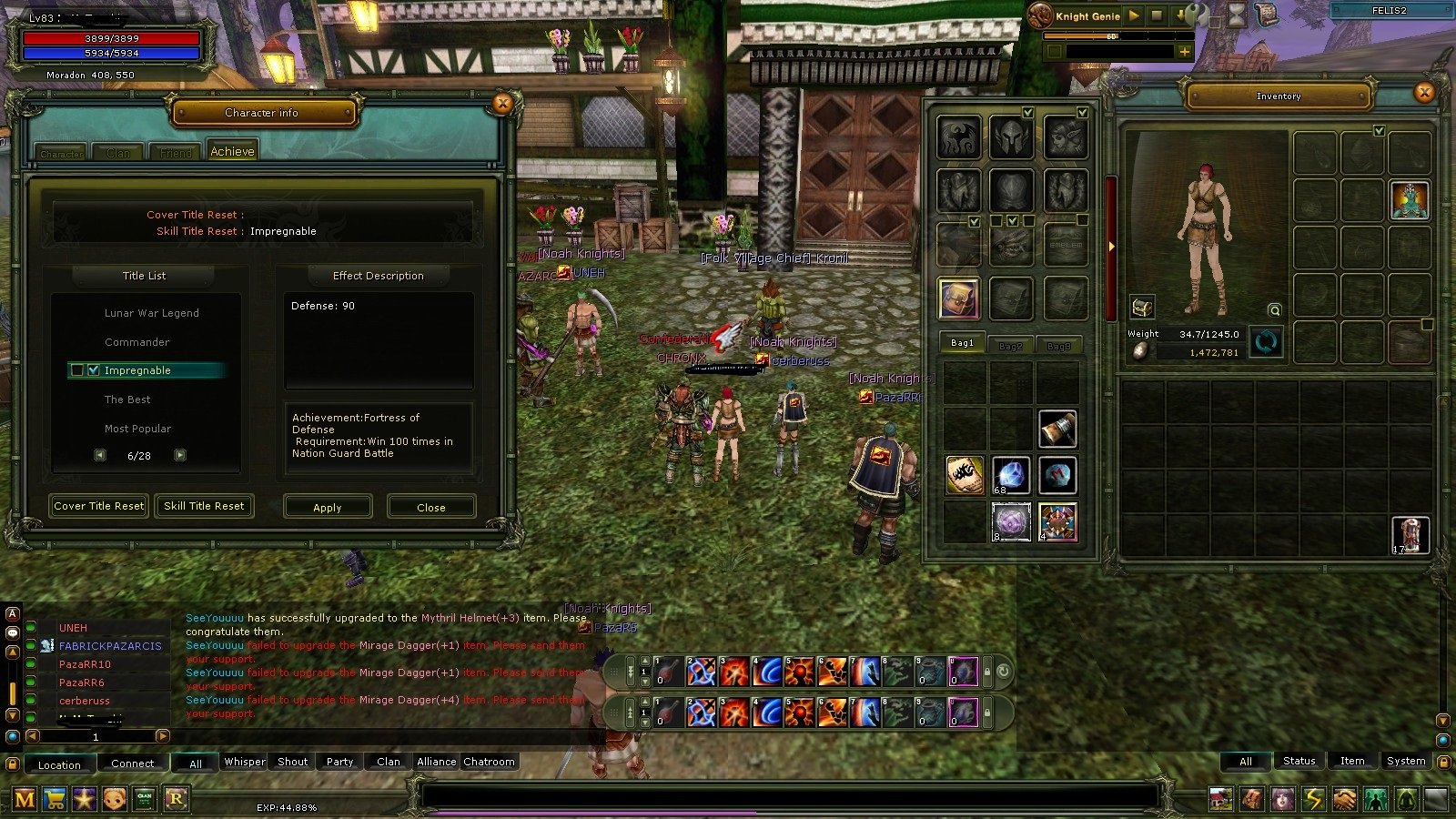1456x819 pixels.
Task: Close the Inventory window
Action: pos(1424,92)
